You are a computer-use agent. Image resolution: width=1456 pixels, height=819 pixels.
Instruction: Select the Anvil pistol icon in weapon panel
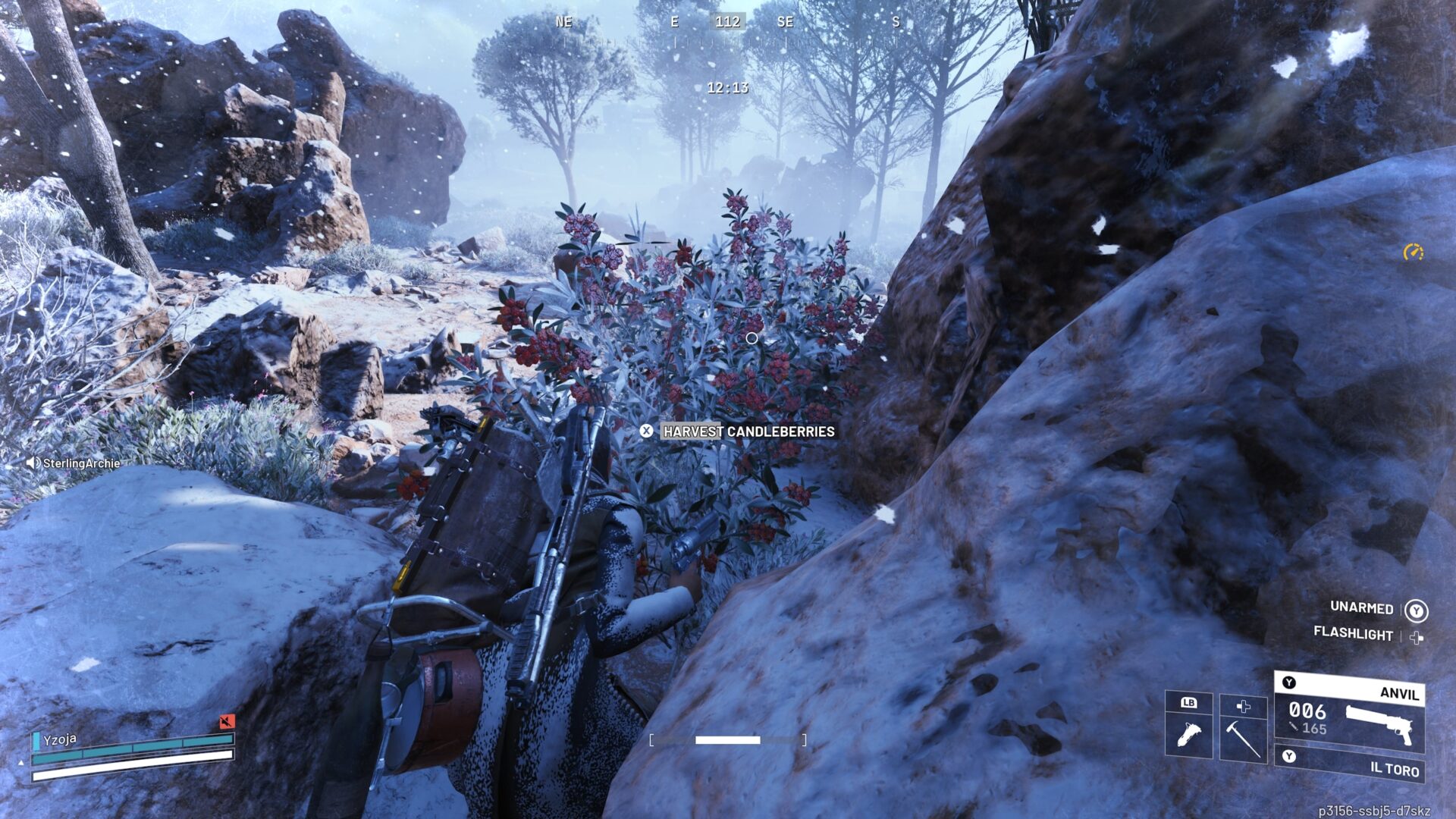1380,724
